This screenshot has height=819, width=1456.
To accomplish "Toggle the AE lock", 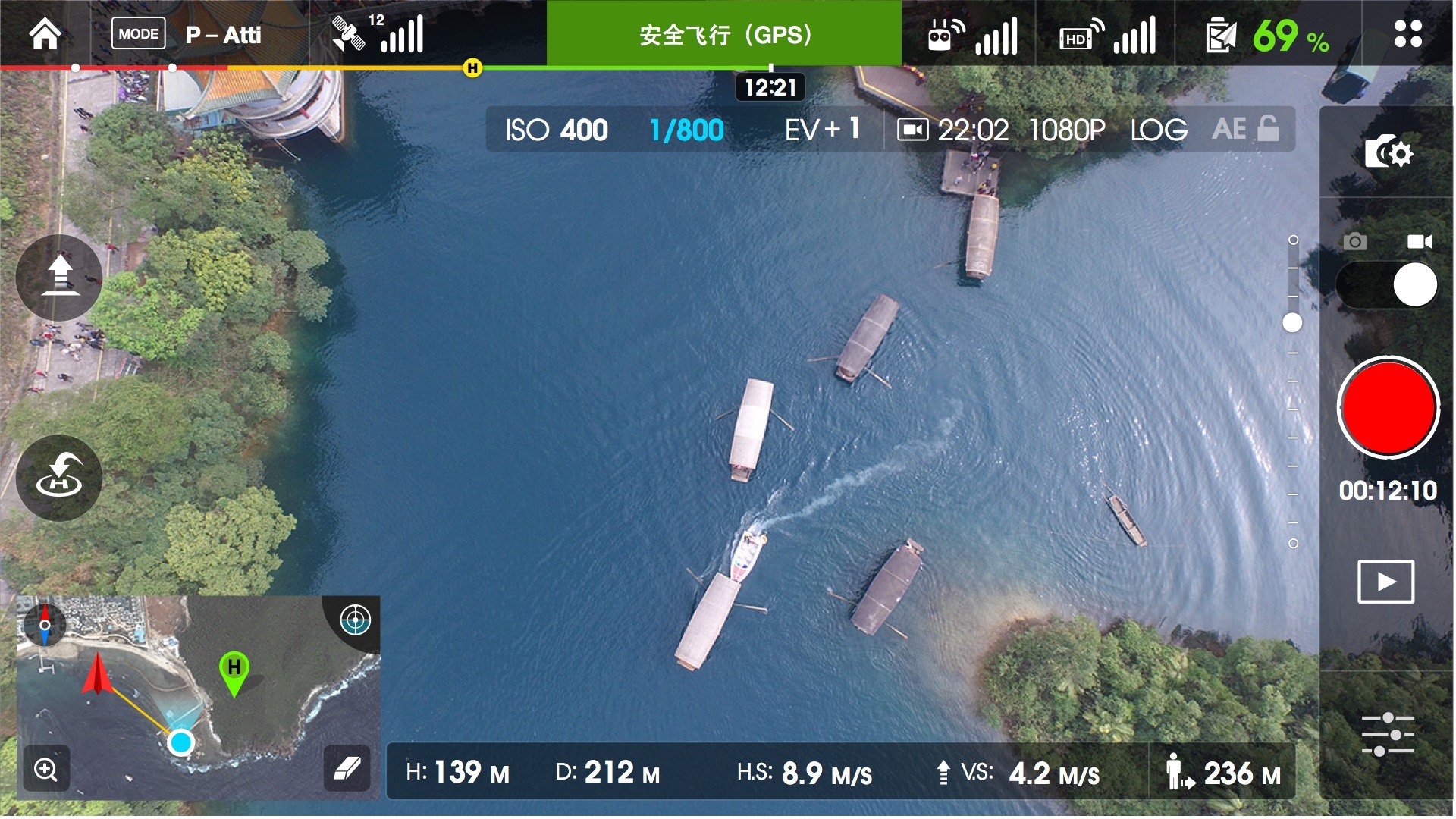I will click(1247, 129).
